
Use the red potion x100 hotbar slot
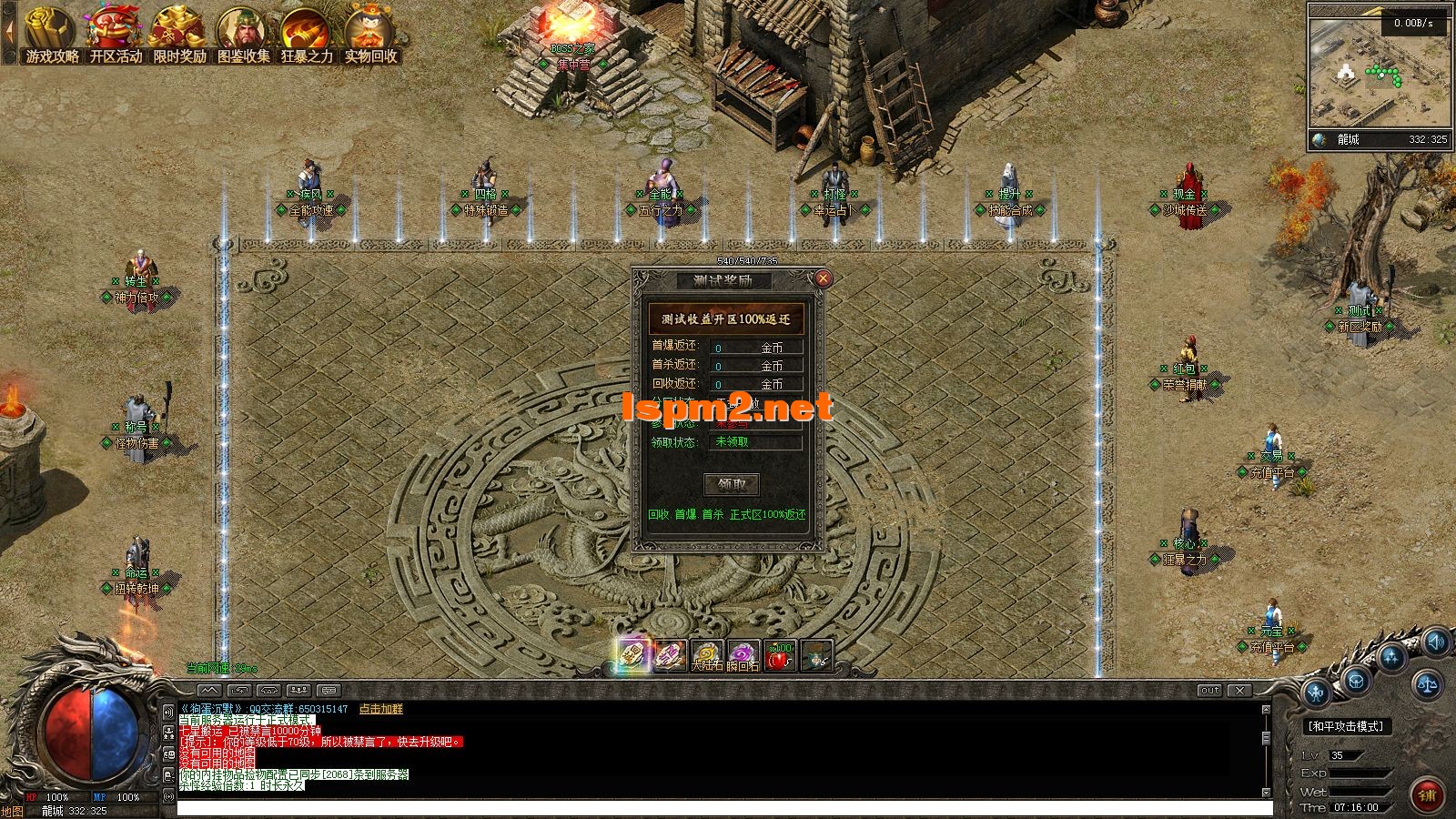pos(780,655)
